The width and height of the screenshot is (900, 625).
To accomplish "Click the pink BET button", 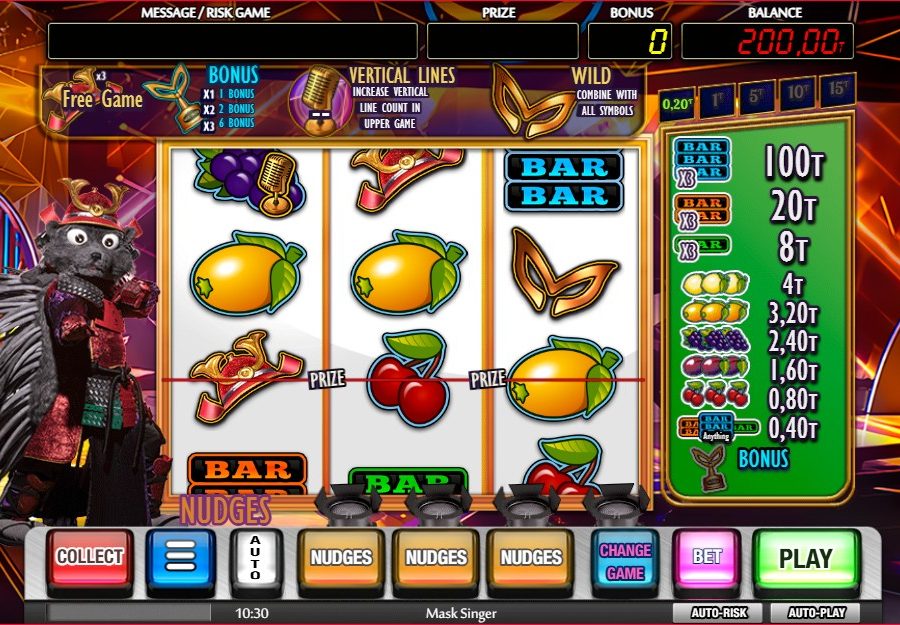I will click(x=707, y=558).
